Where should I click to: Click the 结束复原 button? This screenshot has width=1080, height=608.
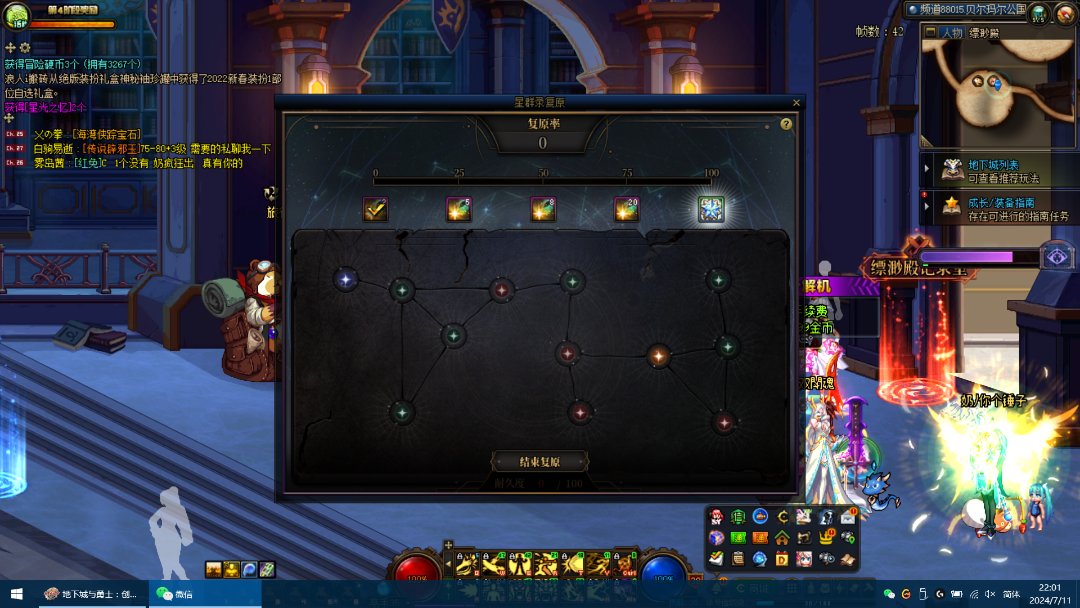539,462
